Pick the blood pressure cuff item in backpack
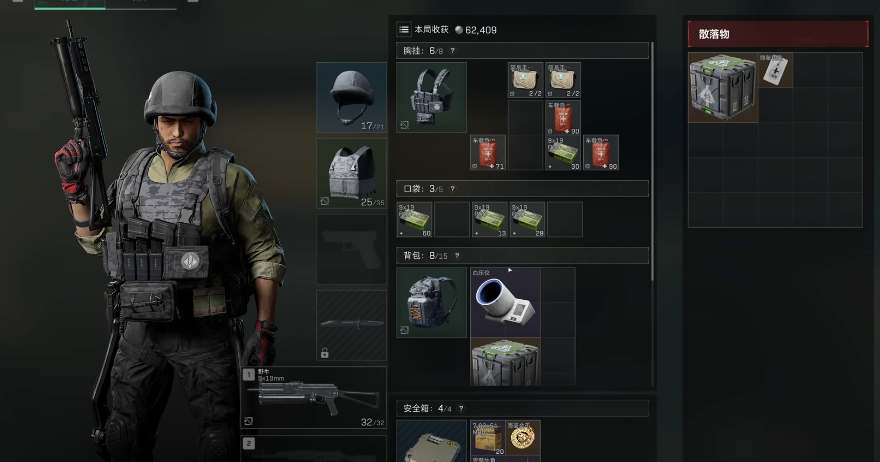 505,302
